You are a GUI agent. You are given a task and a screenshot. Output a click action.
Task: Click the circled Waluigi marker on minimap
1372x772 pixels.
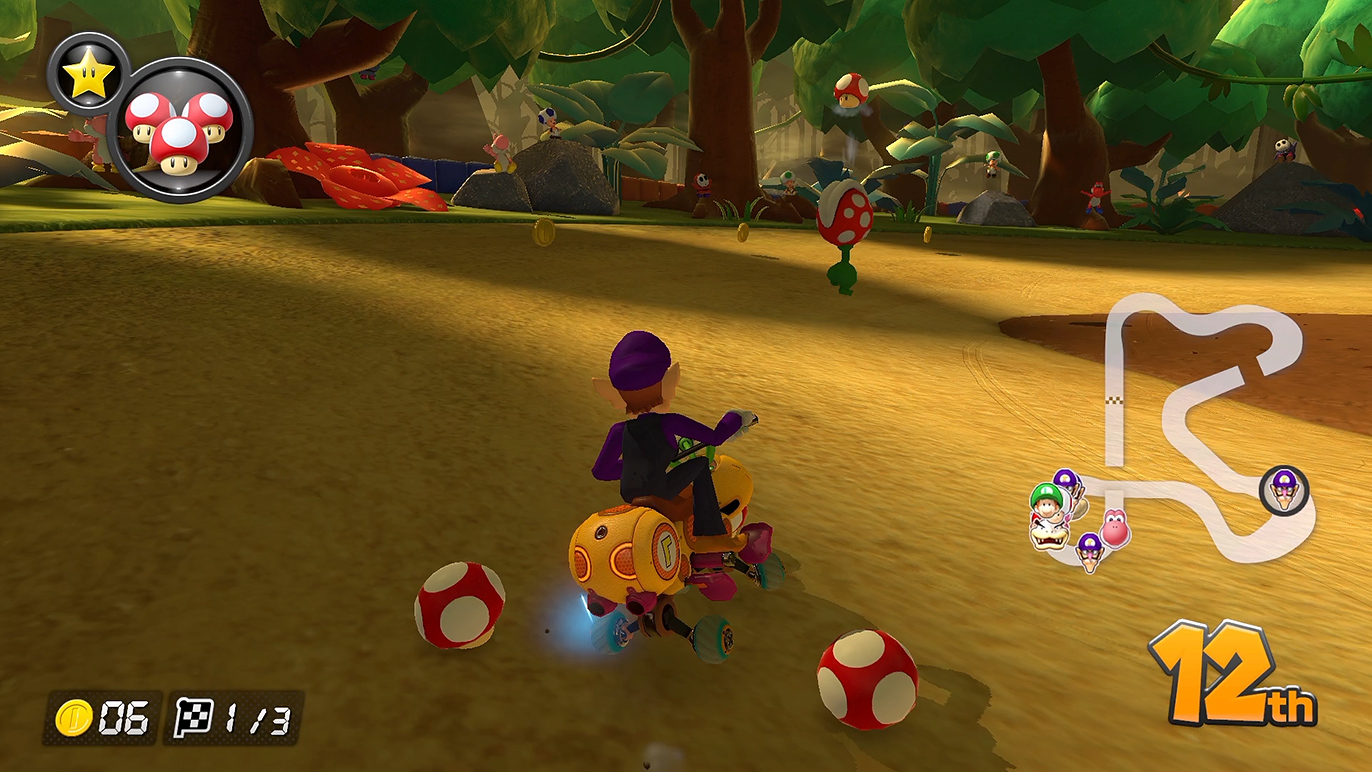pyautogui.click(x=1283, y=490)
